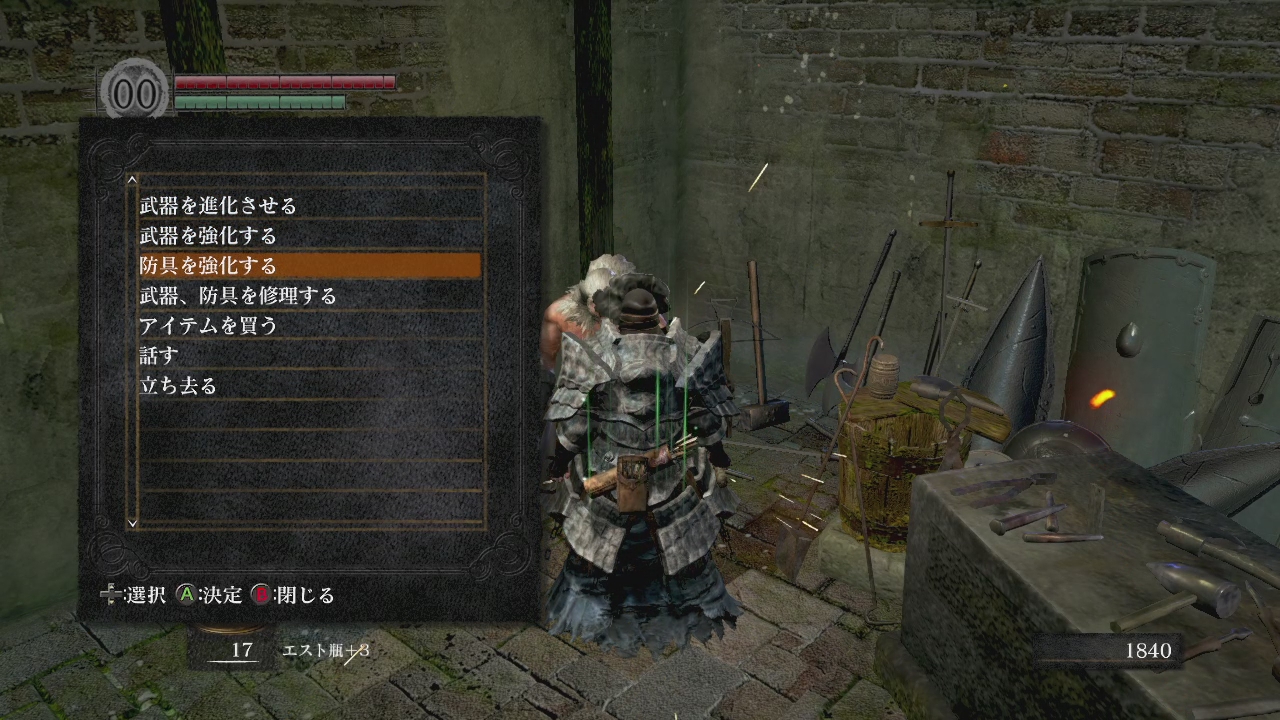Click the highlighted 防具を強化する entry
Viewport: 1280px width, 720px height.
(208, 266)
